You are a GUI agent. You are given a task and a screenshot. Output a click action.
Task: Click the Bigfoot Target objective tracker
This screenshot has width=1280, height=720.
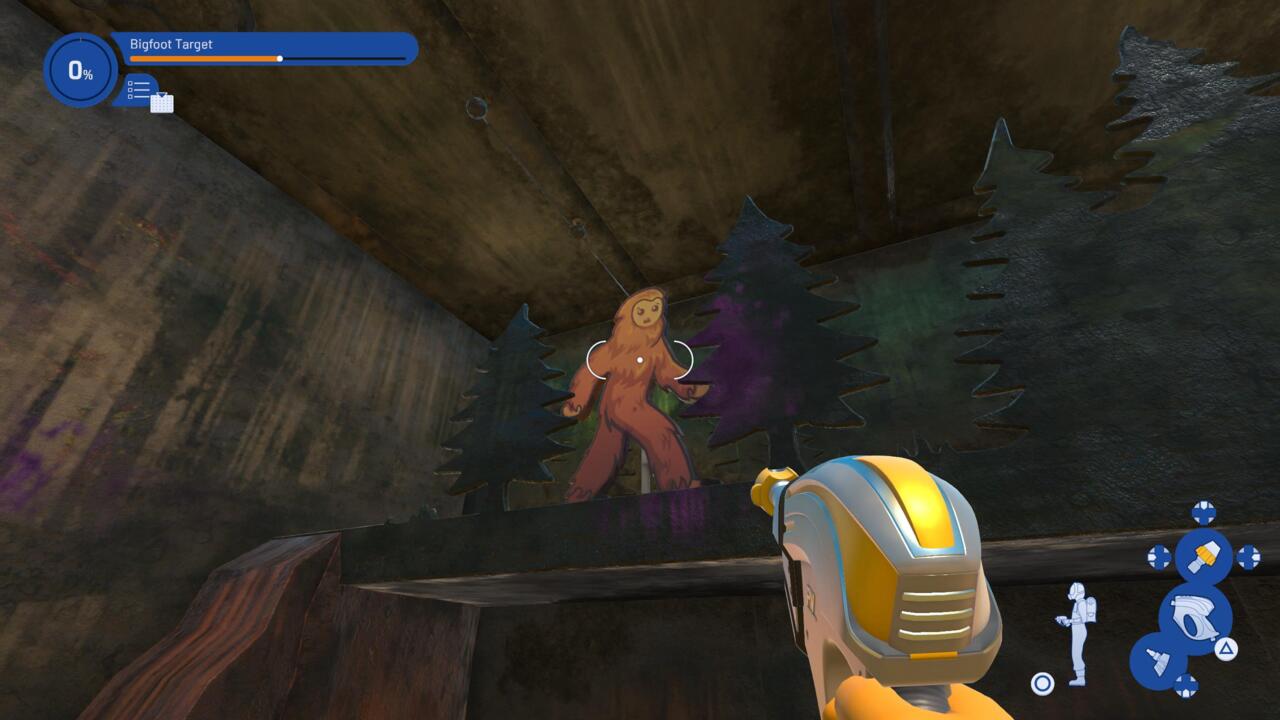pos(264,48)
